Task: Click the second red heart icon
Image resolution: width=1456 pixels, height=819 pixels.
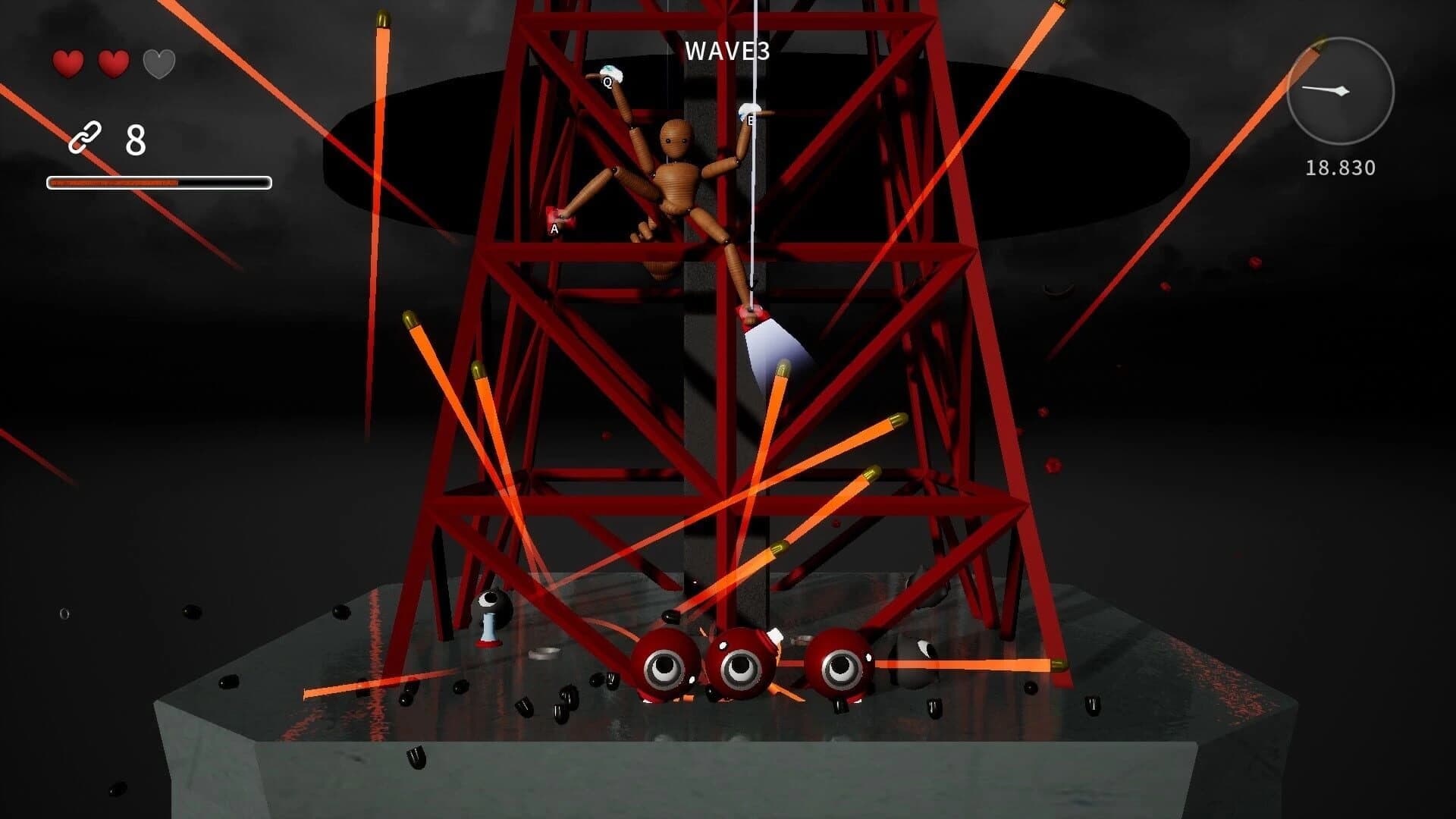Action: pos(112,64)
